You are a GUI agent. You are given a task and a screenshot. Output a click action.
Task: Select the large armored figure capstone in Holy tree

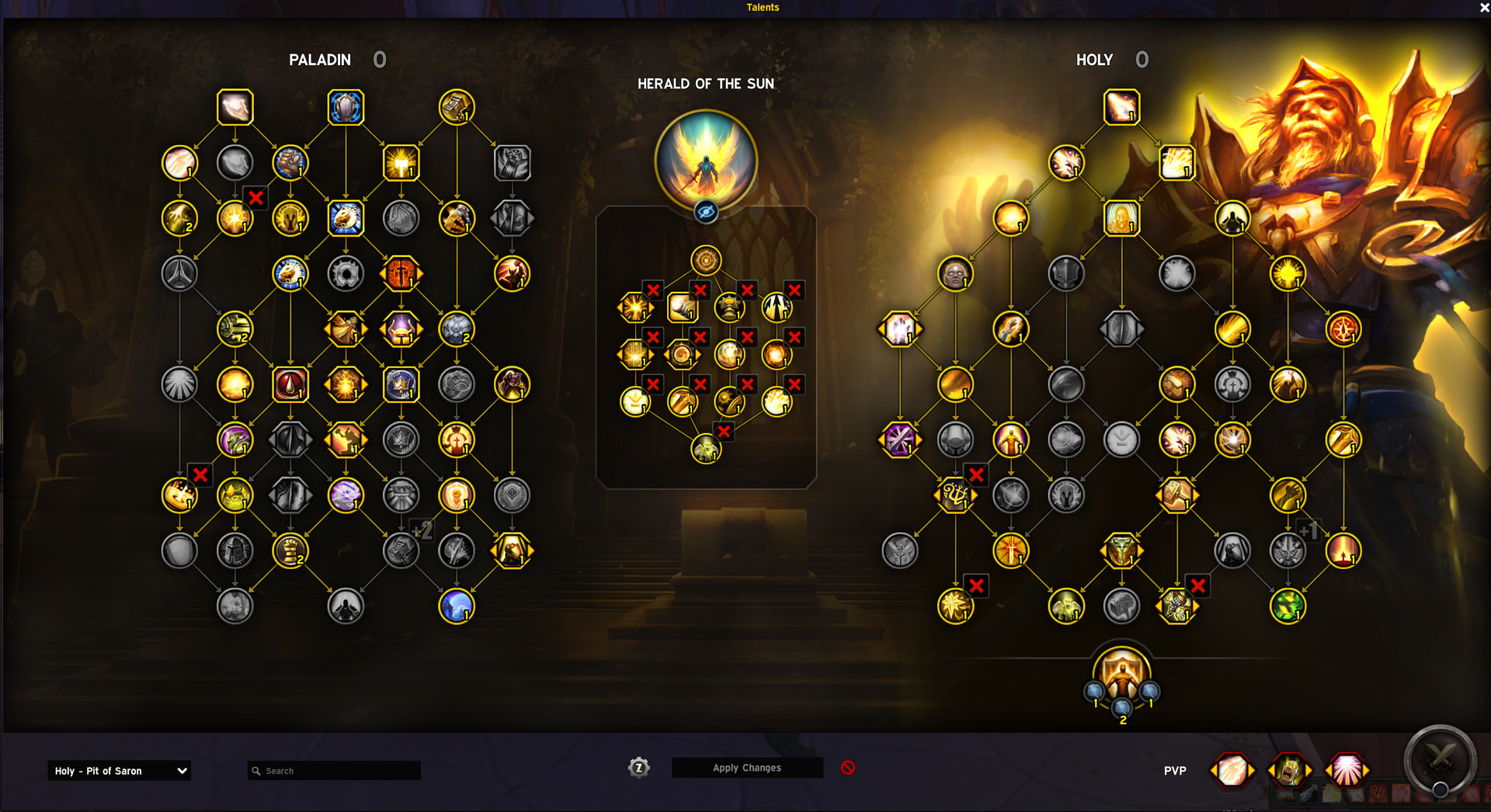(1121, 674)
